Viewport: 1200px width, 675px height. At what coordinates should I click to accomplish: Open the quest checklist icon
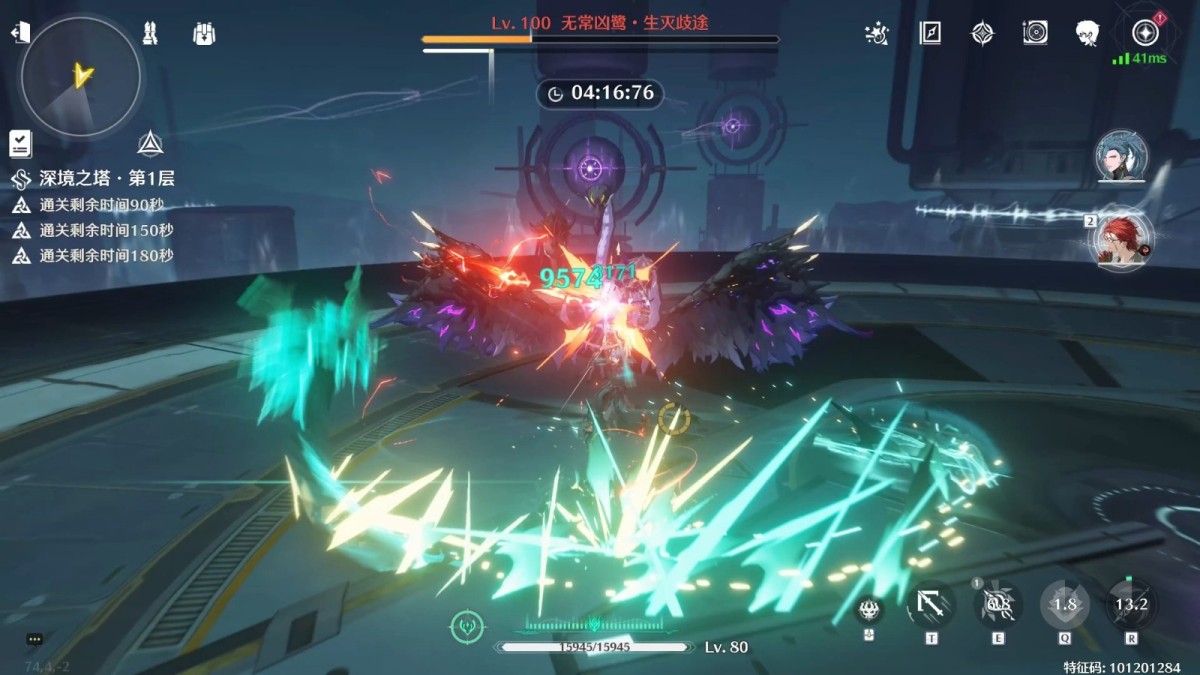(x=21, y=144)
